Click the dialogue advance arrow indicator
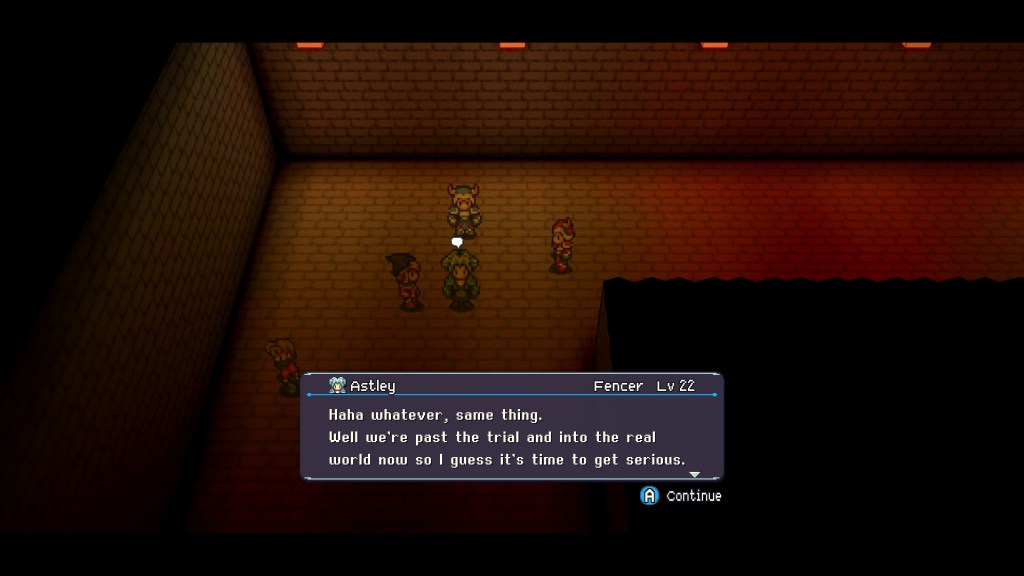 [695, 474]
